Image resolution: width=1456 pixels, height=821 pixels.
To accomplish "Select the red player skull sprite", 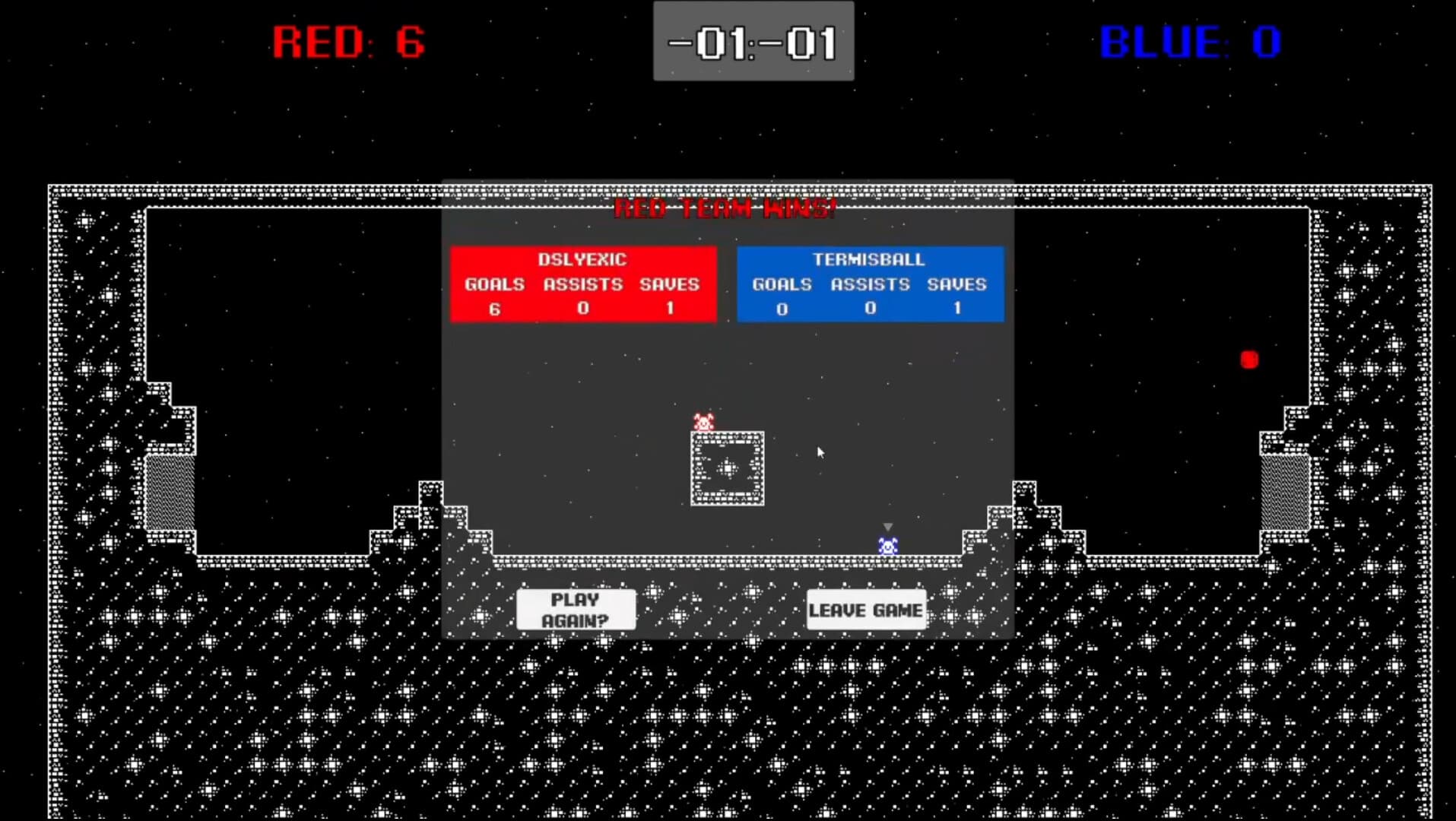I will [x=703, y=421].
